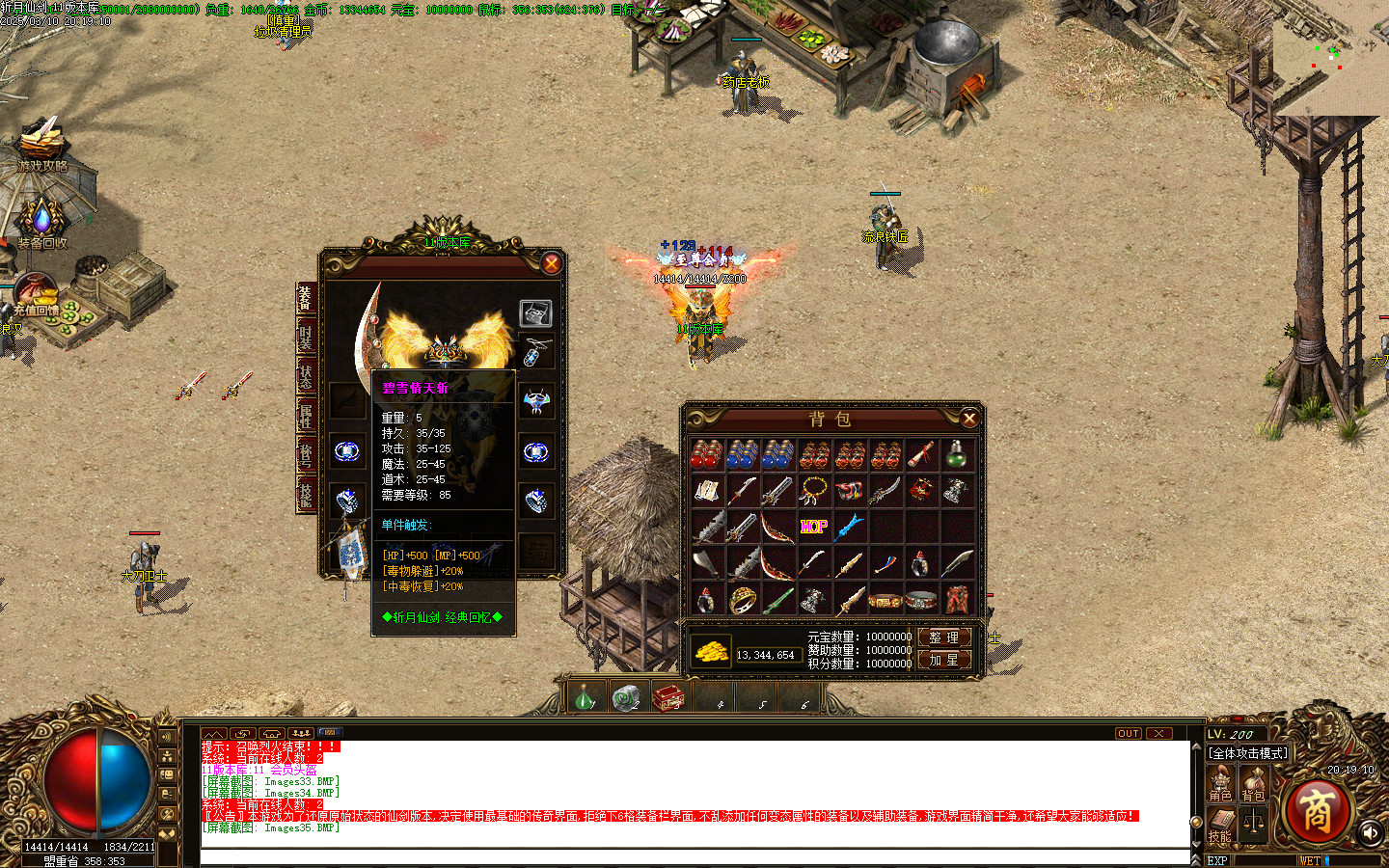1389x868 pixels.
Task: Close the character equipment window
Action: point(551,263)
